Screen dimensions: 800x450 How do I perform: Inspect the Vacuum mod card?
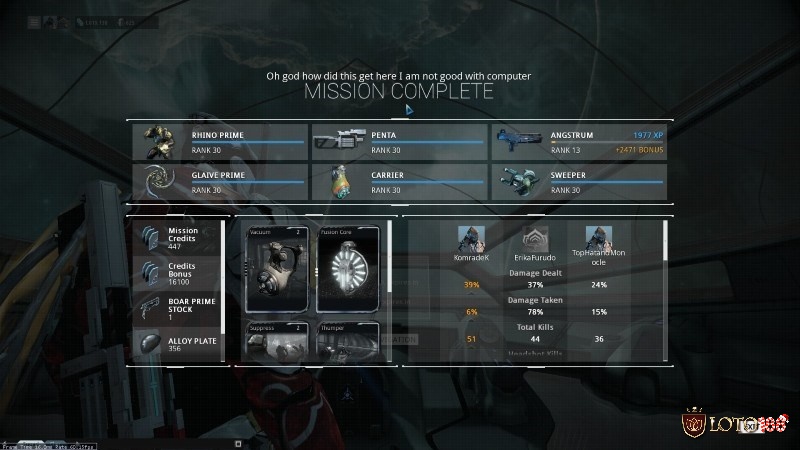coord(279,269)
